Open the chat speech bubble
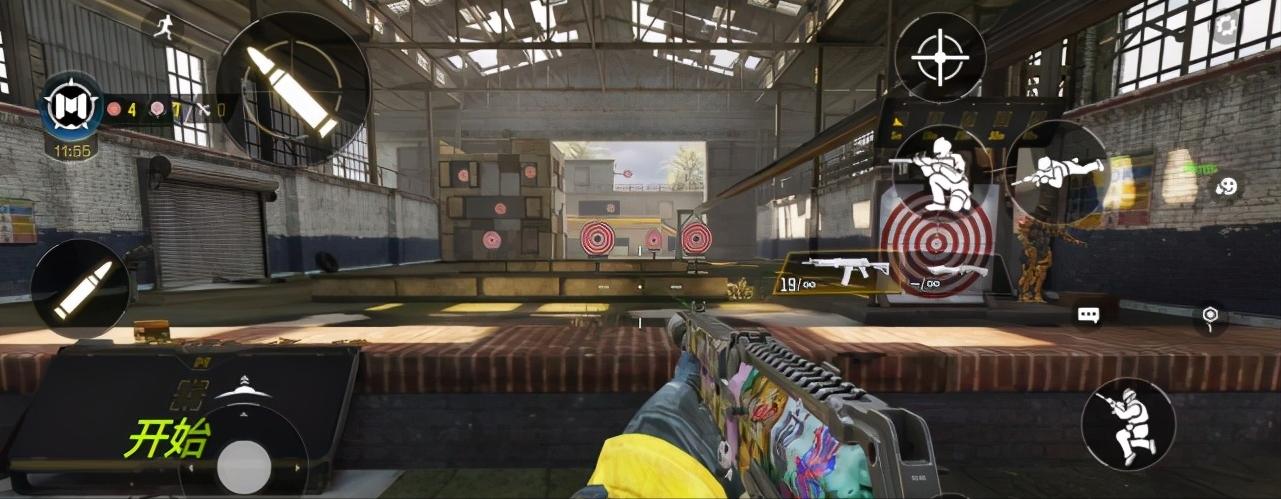 [1088, 315]
